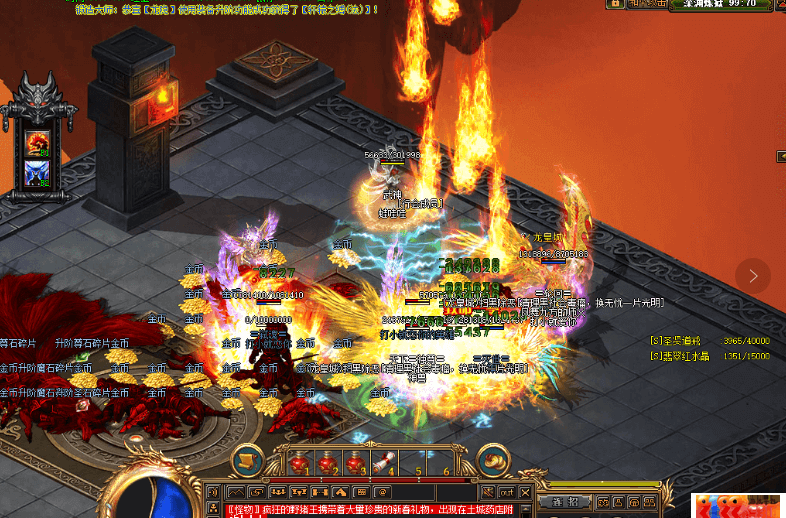Use the red potion in hotbar slot 3

click(x=355, y=461)
